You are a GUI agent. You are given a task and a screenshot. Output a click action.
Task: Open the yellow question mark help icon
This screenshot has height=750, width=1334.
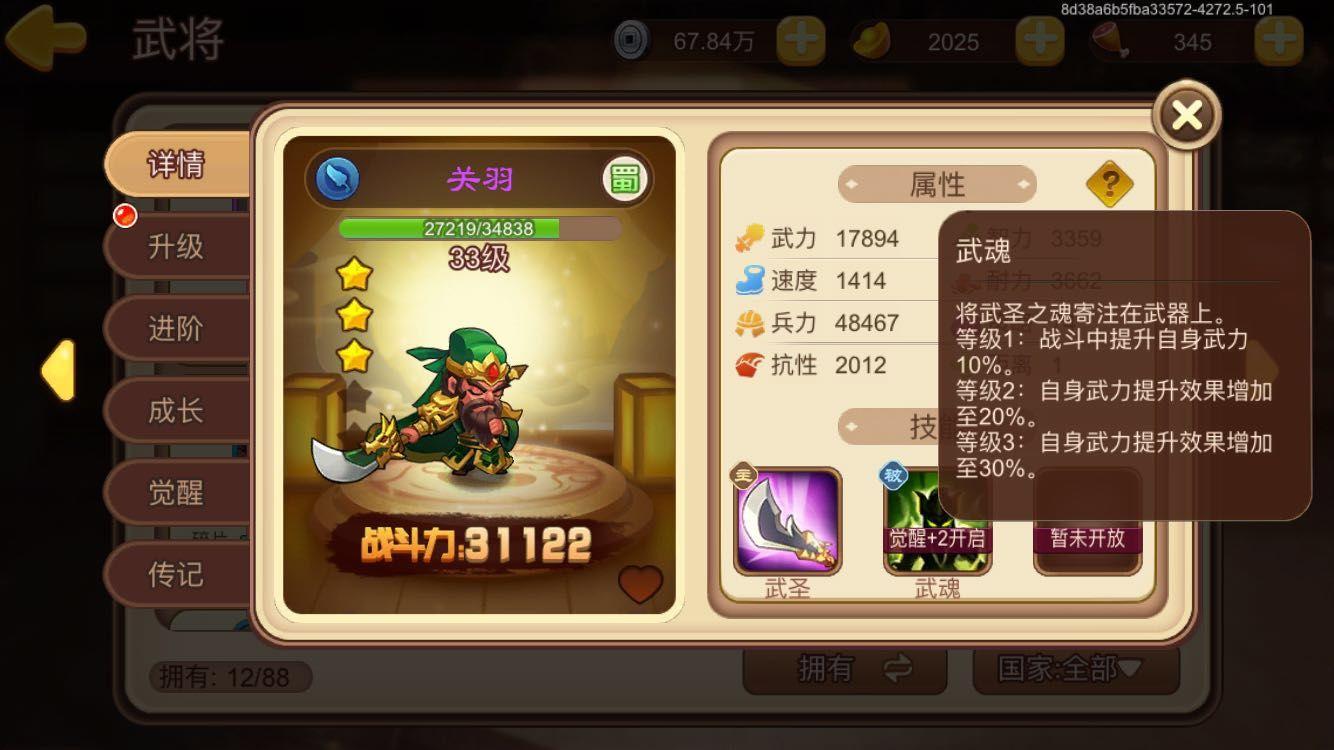[x=1110, y=184]
